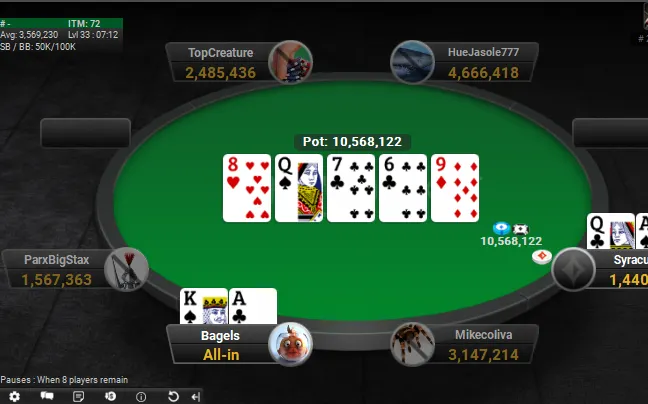The width and height of the screenshot is (648, 404).
Task: Select TopCreature's player panel
Action: 222,62
